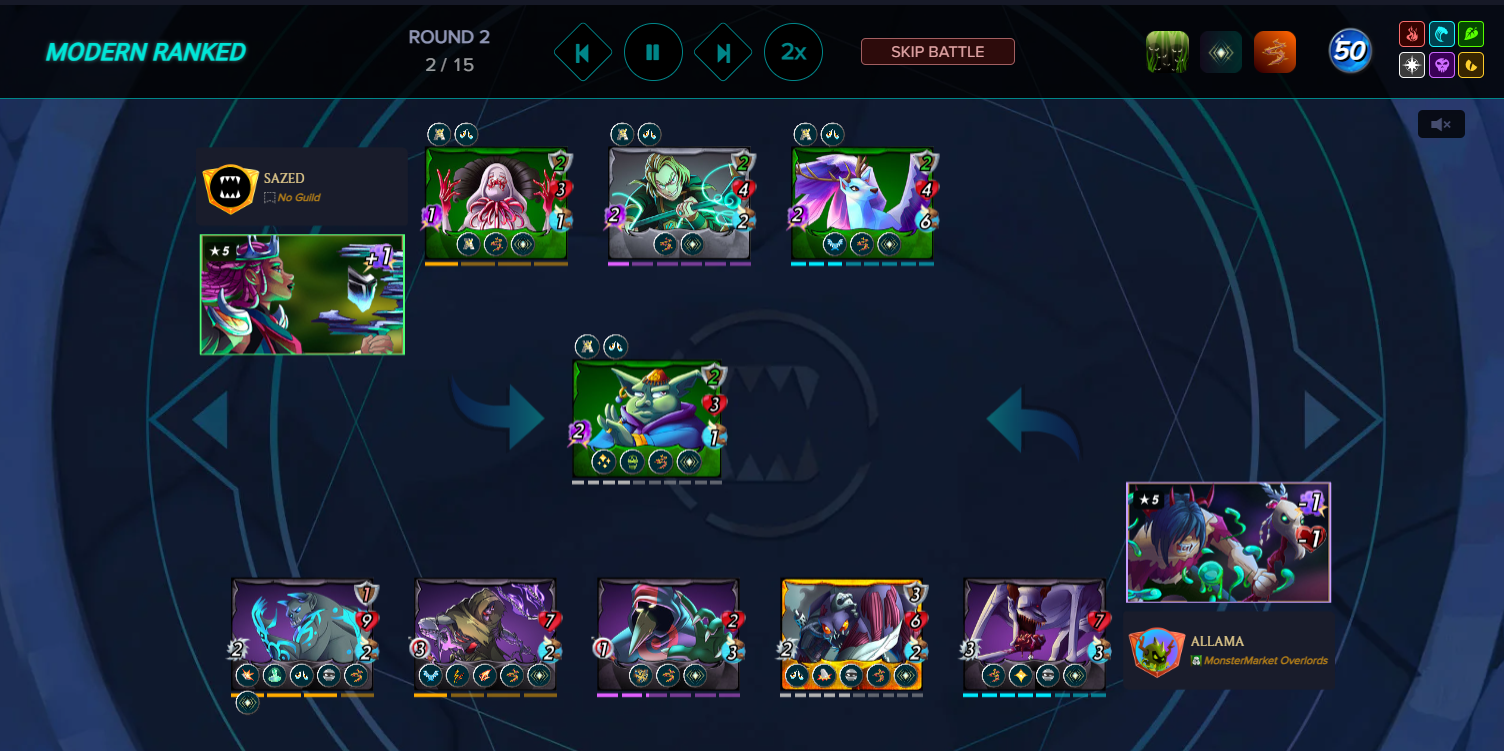The height and width of the screenshot is (751, 1504).
Task: Click the mana cap 50 orb
Action: pos(1350,52)
